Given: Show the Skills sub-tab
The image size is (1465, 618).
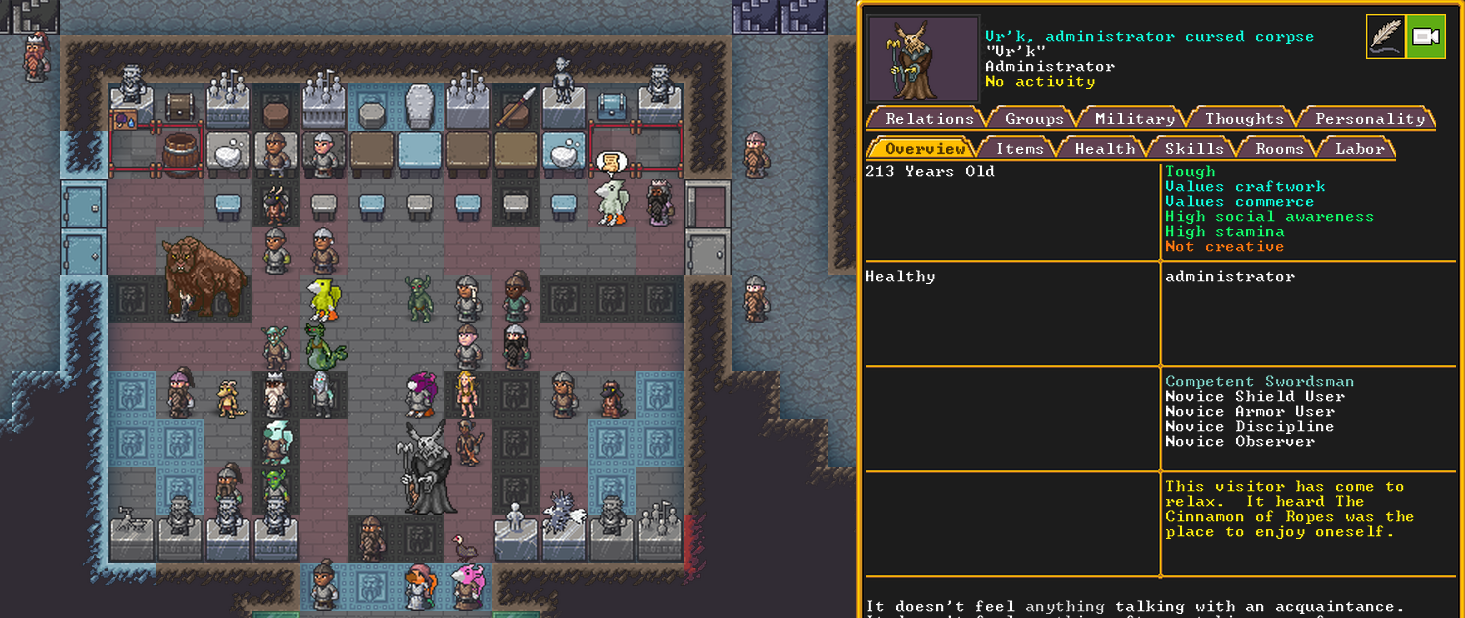Looking at the screenshot, I should (x=1194, y=149).
